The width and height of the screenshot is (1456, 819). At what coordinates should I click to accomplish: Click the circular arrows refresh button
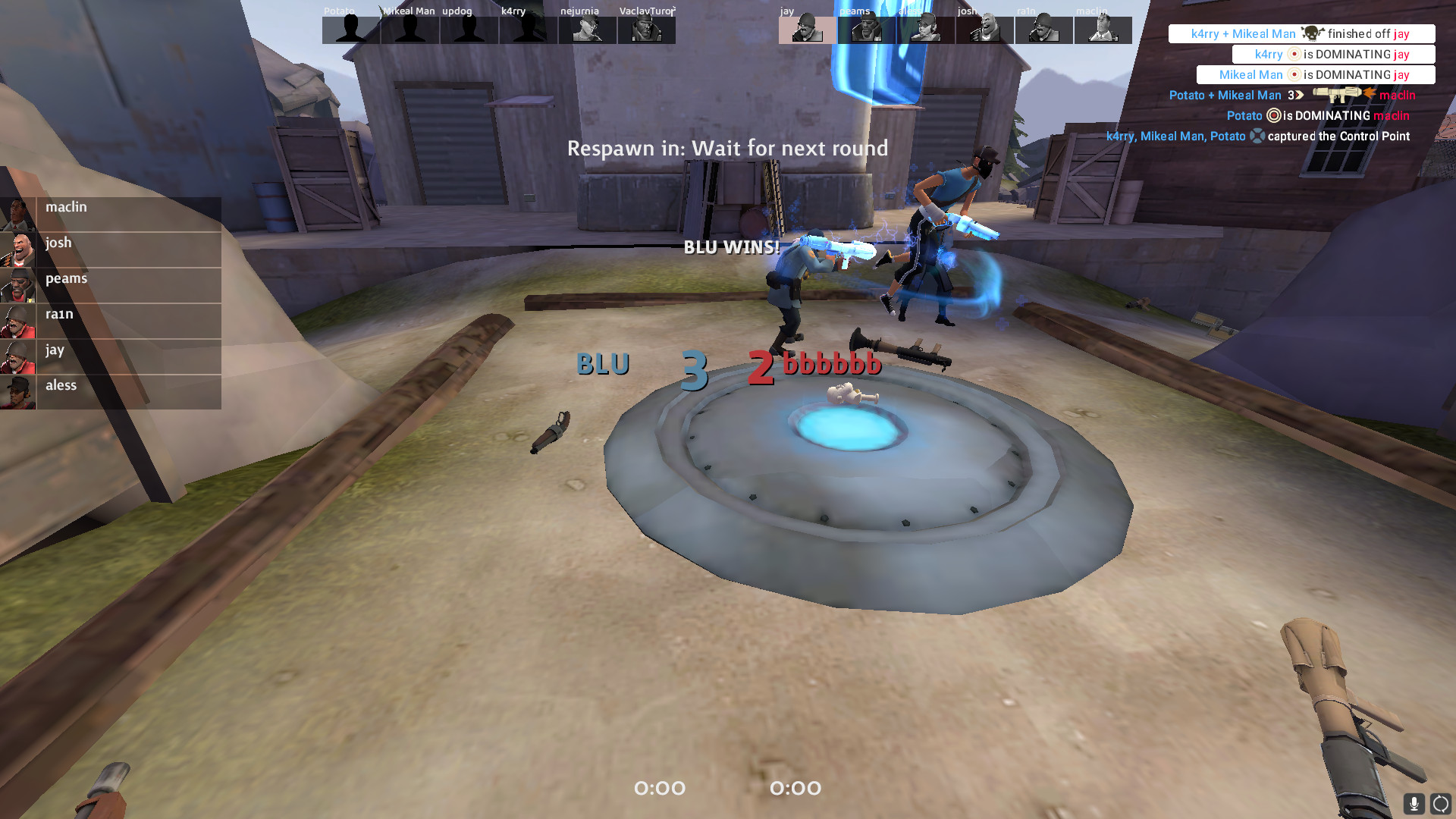click(1440, 804)
